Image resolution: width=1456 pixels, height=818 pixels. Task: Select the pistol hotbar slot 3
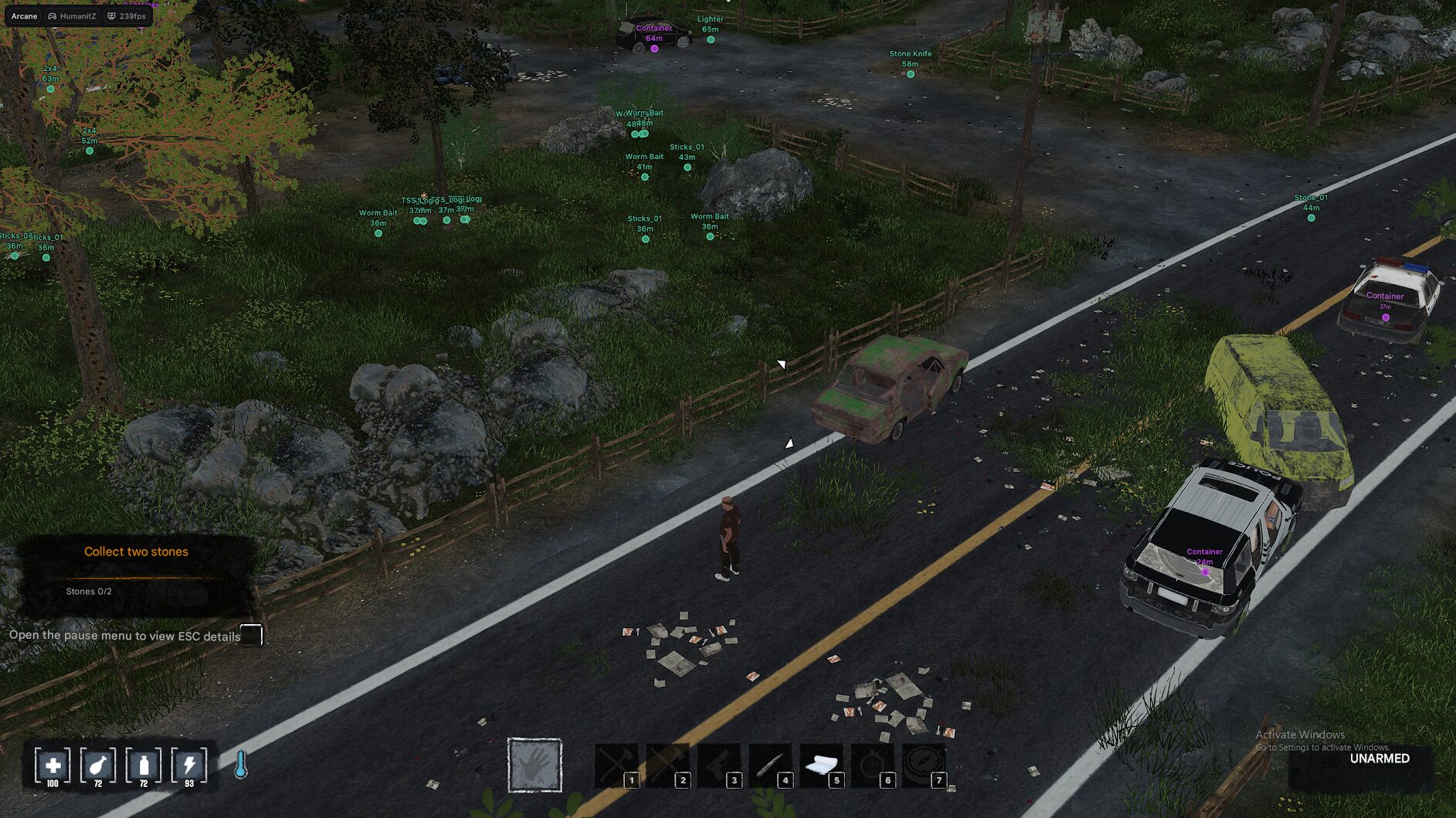coord(718,765)
